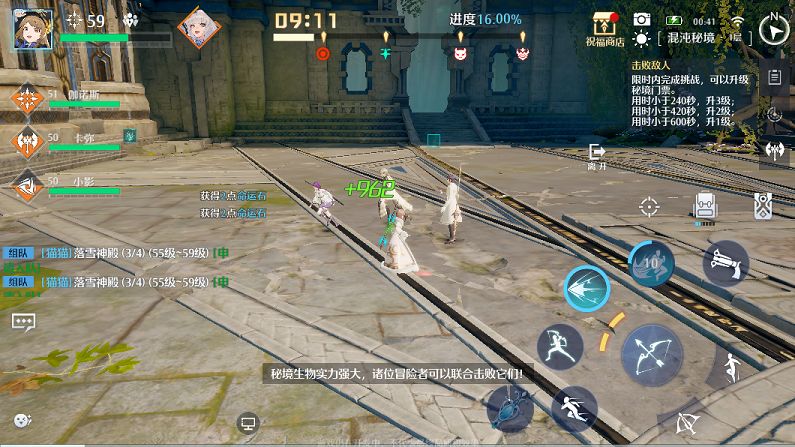The height and width of the screenshot is (447, 795).
Task: Fire the main bow attack
Action: point(651,354)
